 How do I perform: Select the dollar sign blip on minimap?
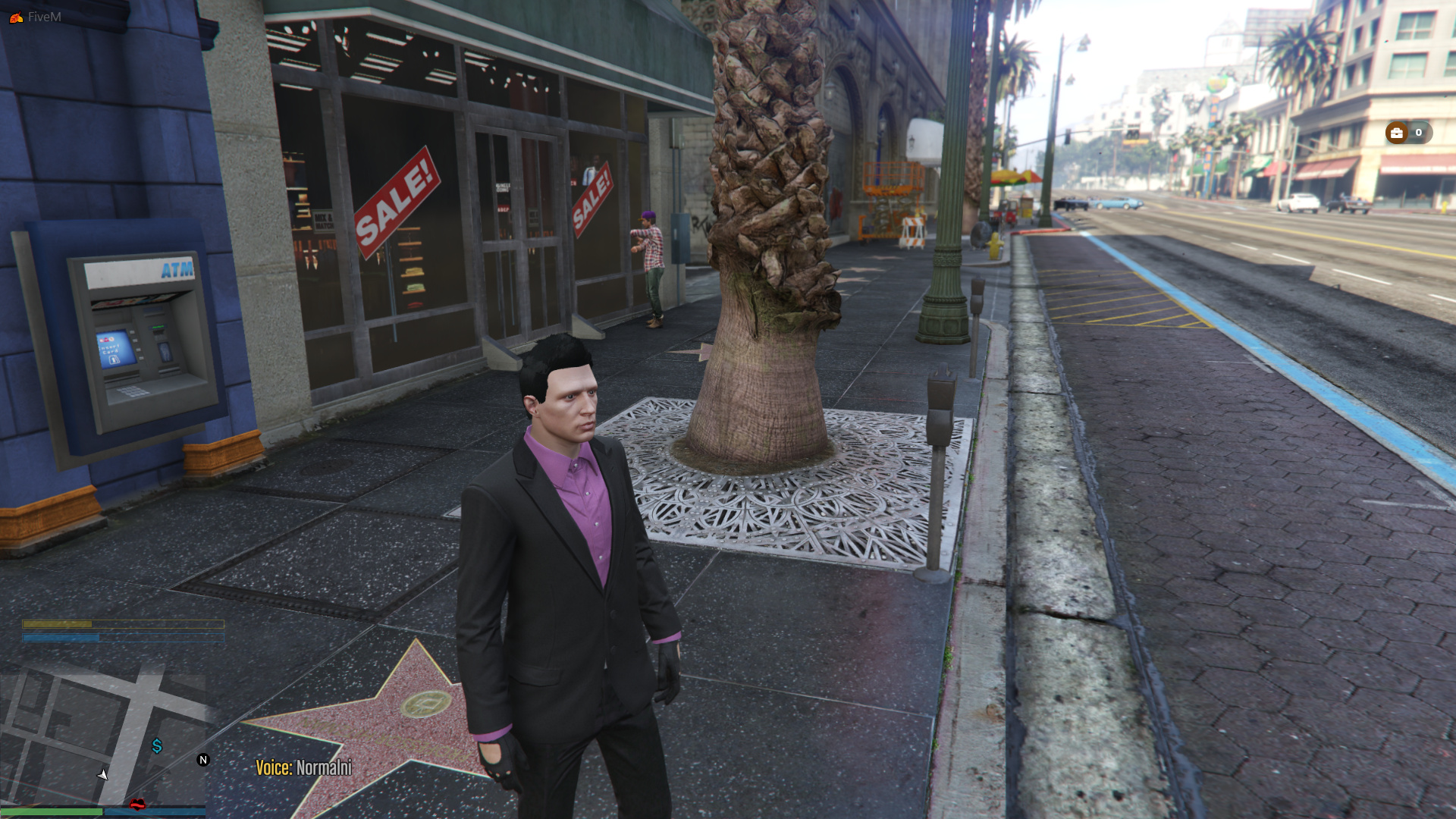click(157, 746)
